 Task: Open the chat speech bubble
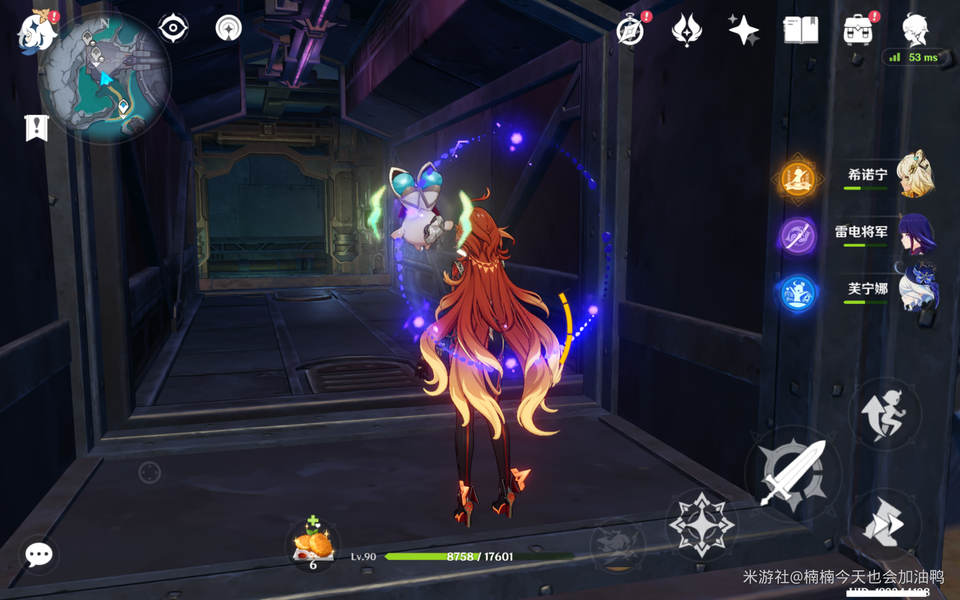click(x=39, y=555)
